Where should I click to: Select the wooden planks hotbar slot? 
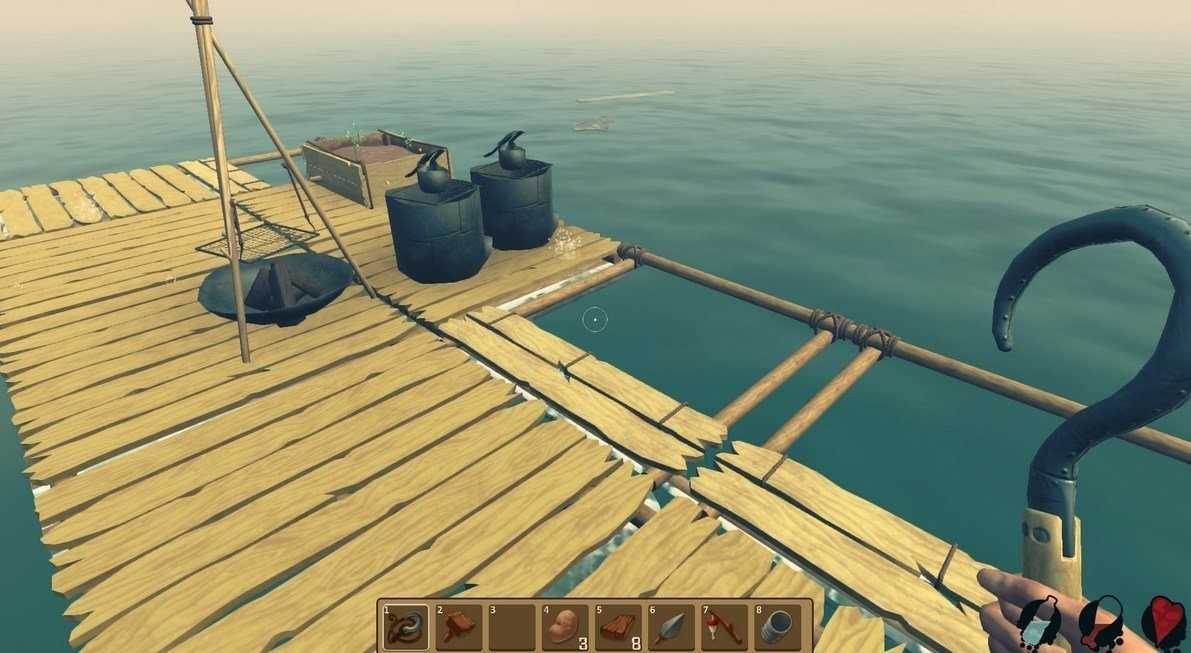coord(618,627)
